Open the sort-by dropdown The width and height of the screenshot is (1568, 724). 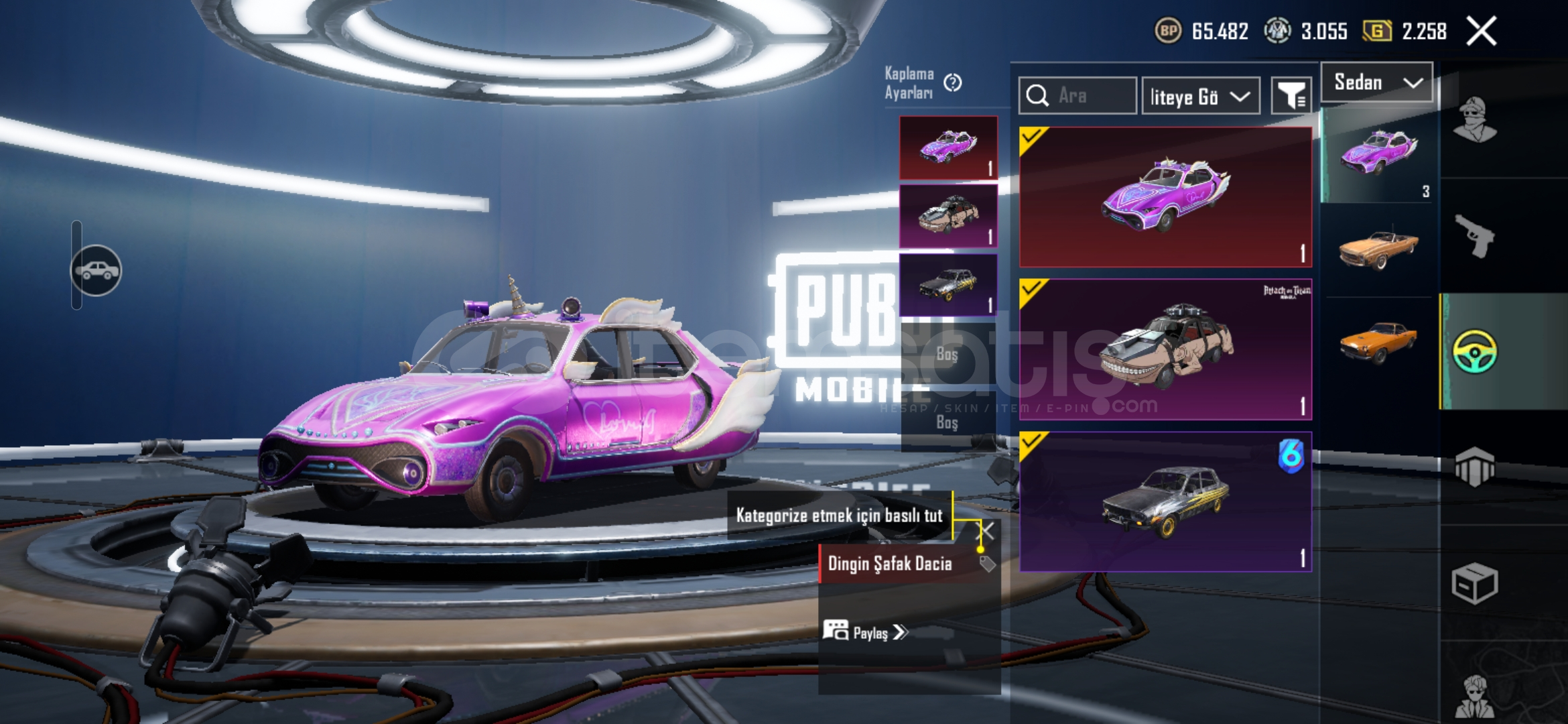point(1200,97)
